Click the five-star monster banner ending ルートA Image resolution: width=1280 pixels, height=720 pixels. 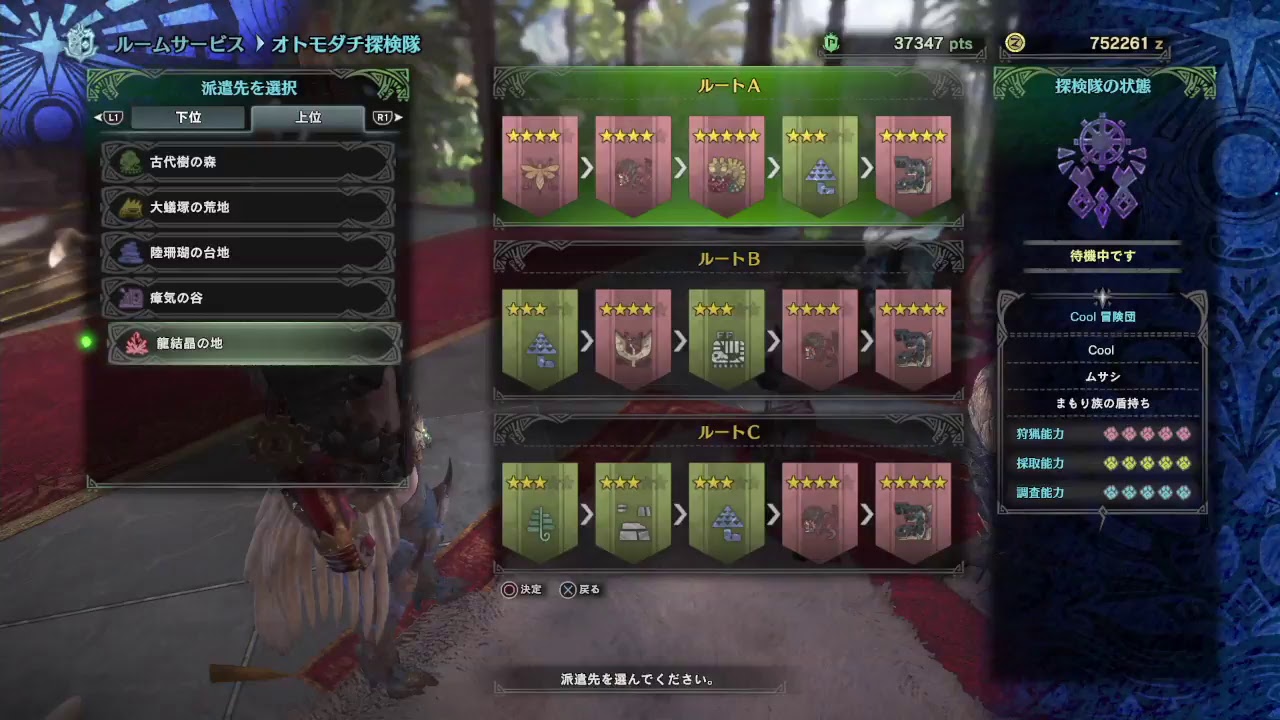[914, 165]
